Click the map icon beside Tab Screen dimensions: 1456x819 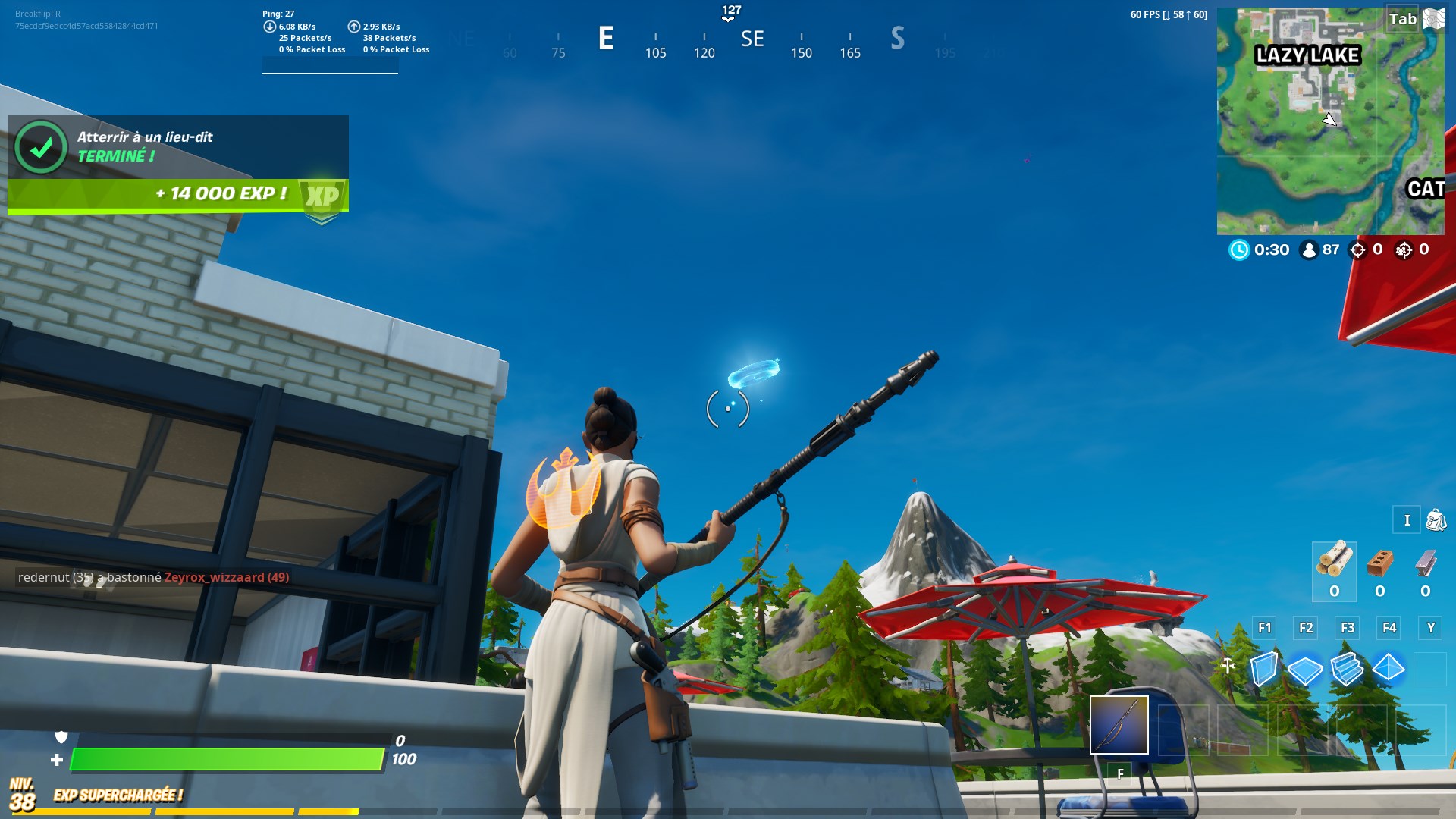(x=1433, y=18)
